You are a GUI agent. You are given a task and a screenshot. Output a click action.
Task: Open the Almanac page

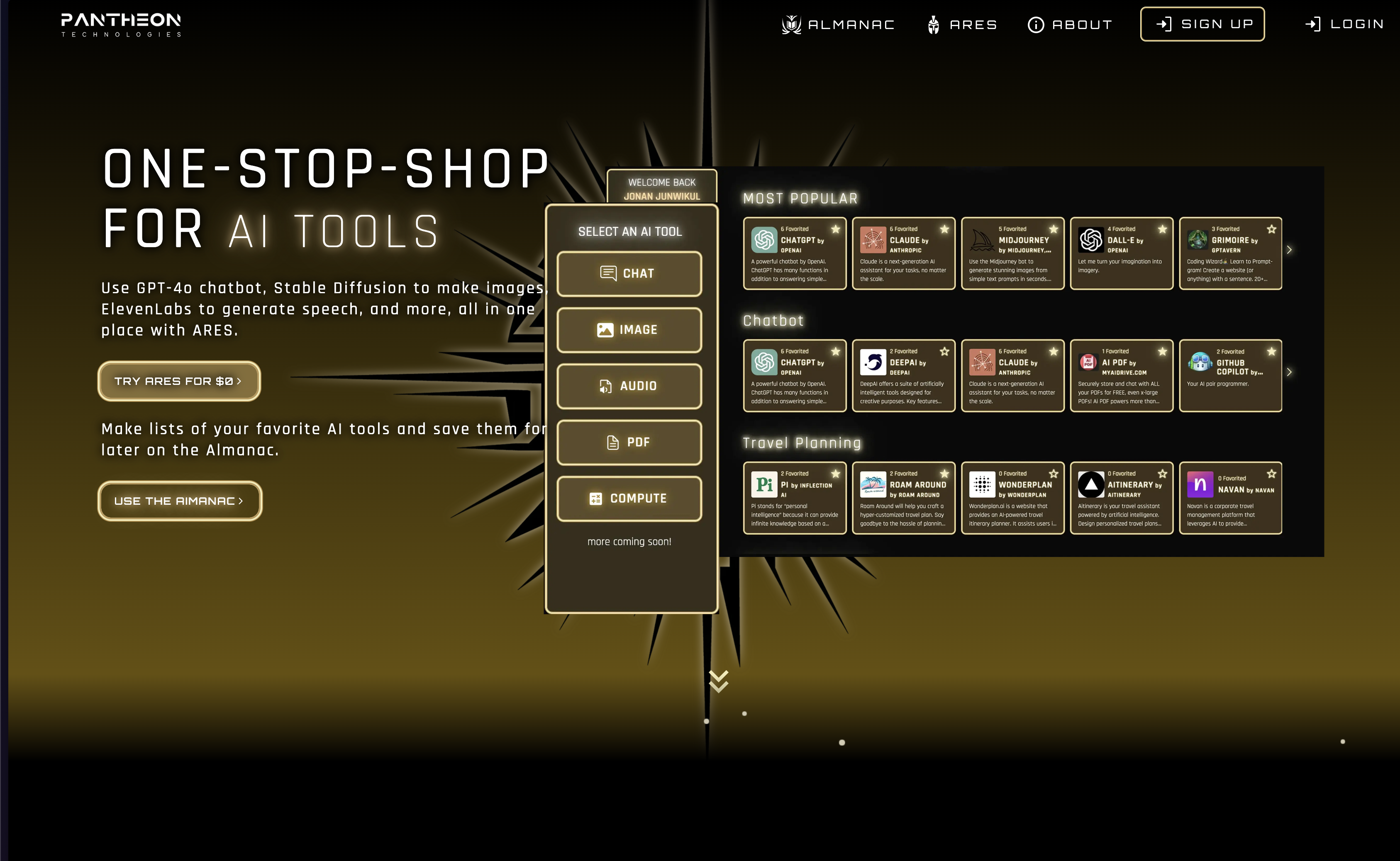click(x=838, y=24)
